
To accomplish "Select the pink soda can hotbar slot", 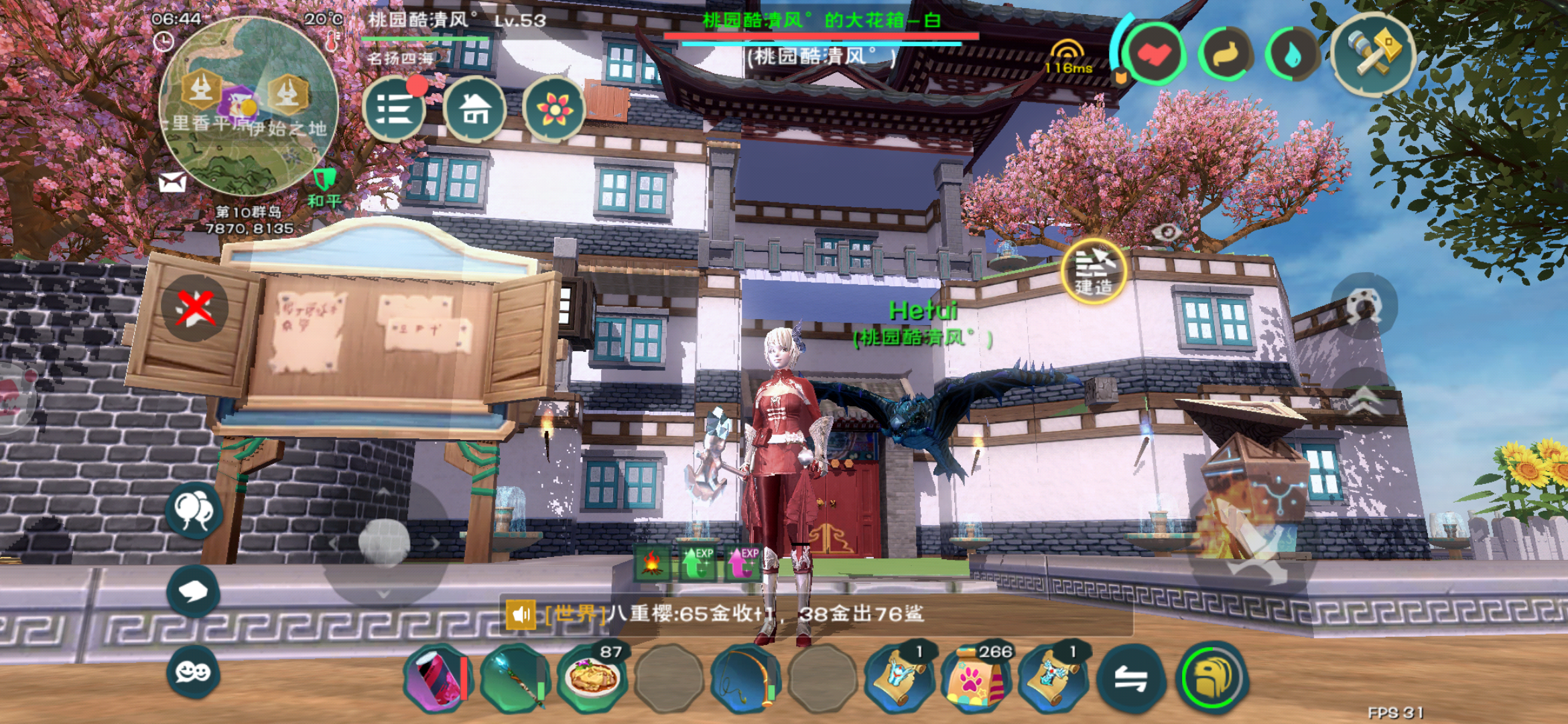I will point(438,678).
